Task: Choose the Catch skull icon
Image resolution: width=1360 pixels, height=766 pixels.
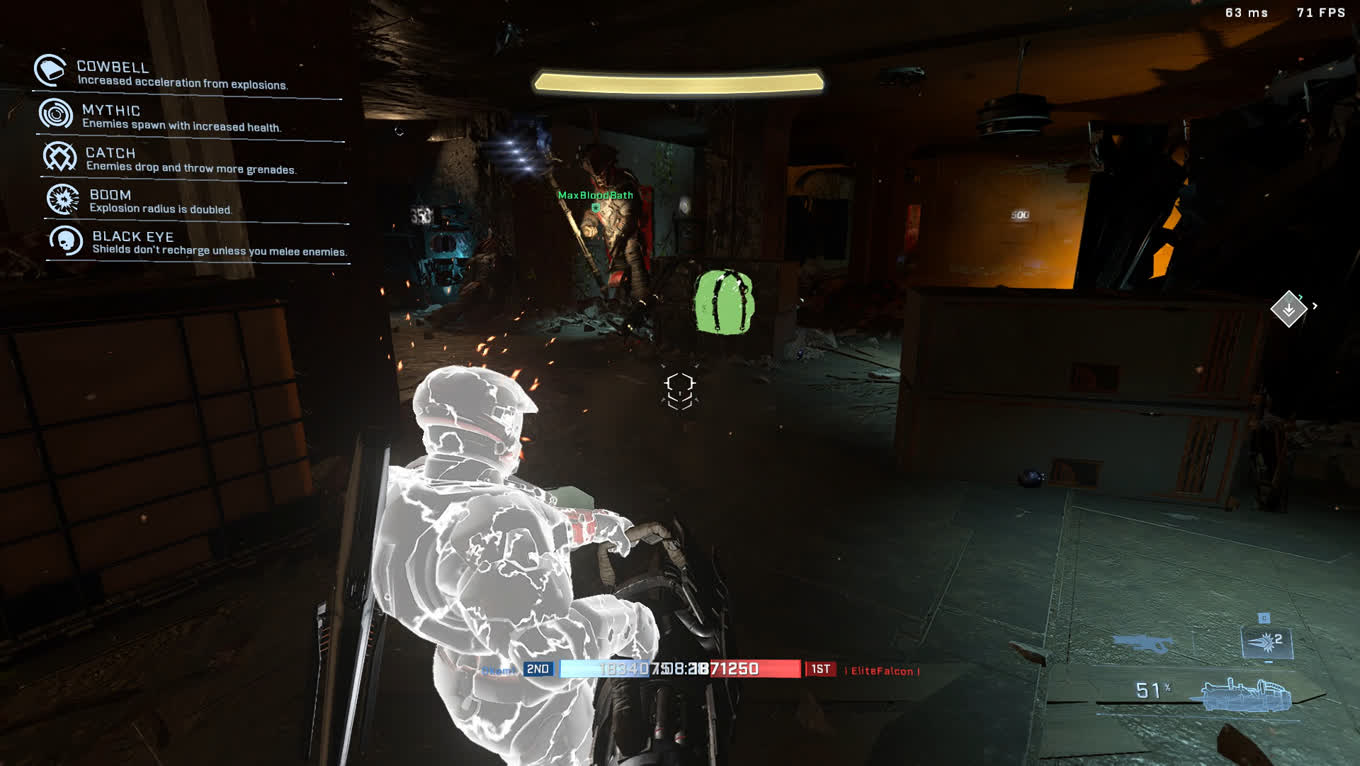Action: (x=60, y=156)
